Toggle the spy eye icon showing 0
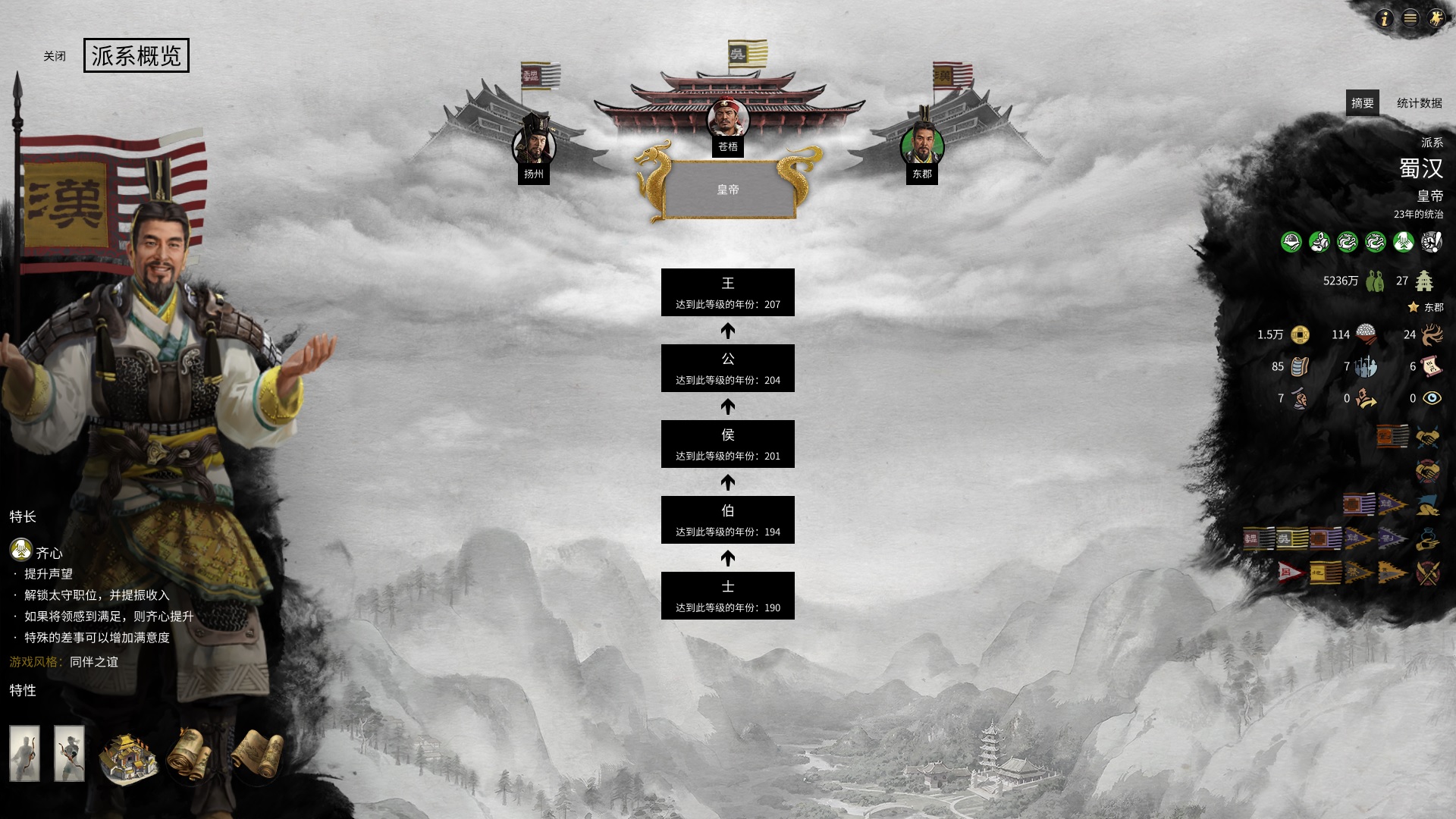The height and width of the screenshot is (819, 1456). tap(1432, 399)
